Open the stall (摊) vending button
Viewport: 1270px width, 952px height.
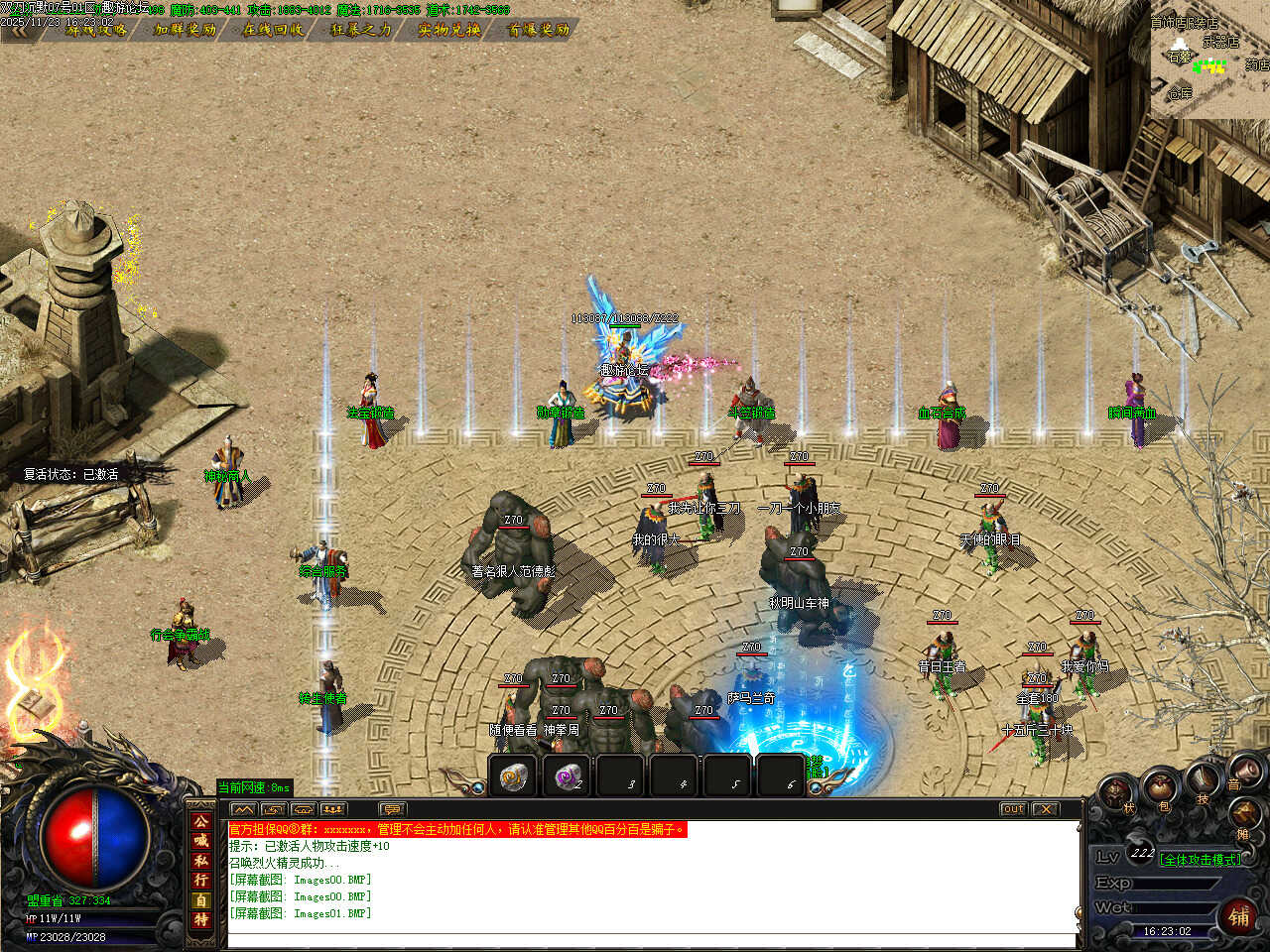[1244, 819]
